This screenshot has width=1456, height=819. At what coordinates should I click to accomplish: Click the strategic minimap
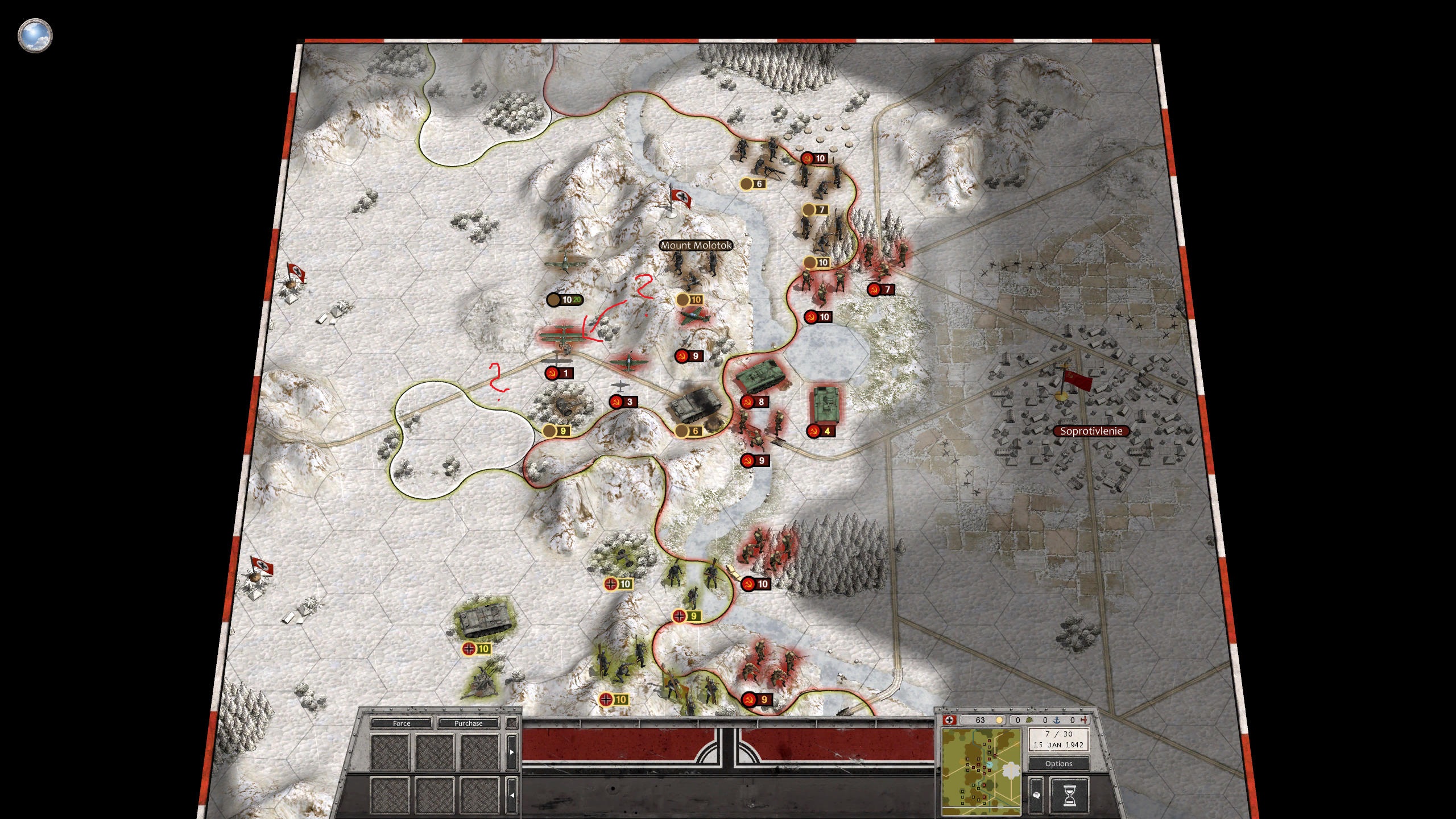(981, 771)
